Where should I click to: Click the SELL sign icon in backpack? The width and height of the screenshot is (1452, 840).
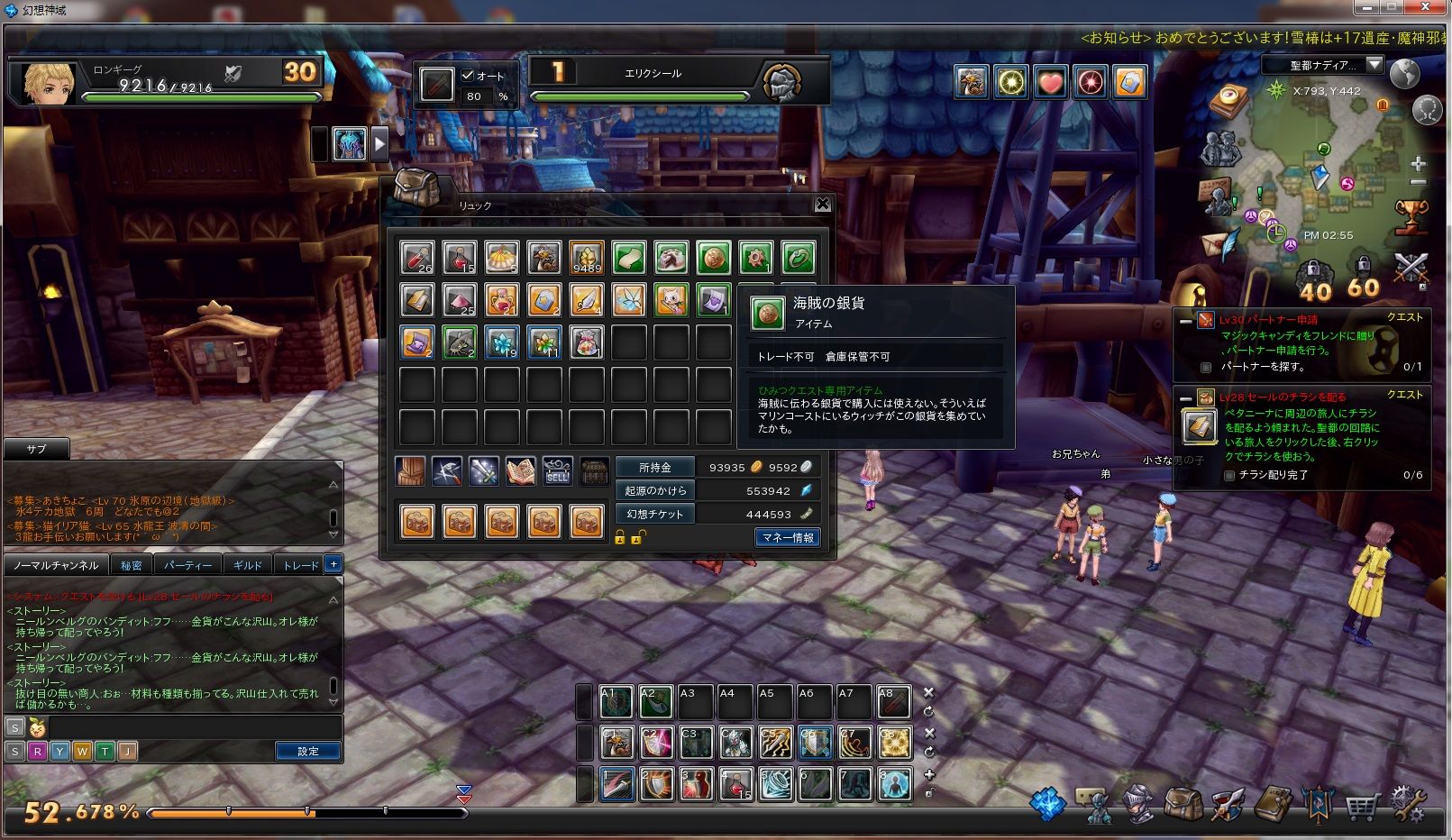click(557, 471)
